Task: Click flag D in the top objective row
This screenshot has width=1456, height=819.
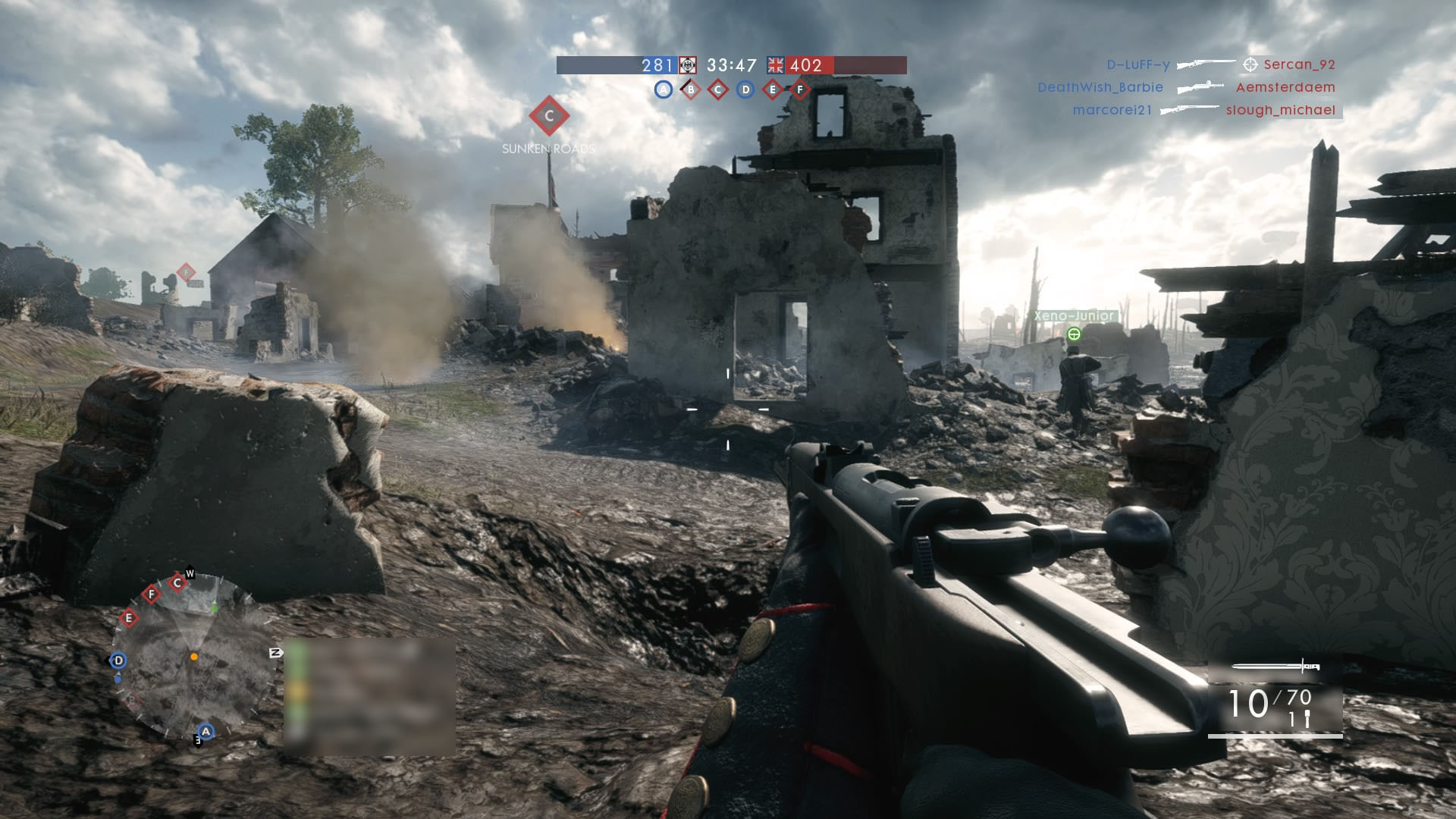Action: (x=745, y=90)
